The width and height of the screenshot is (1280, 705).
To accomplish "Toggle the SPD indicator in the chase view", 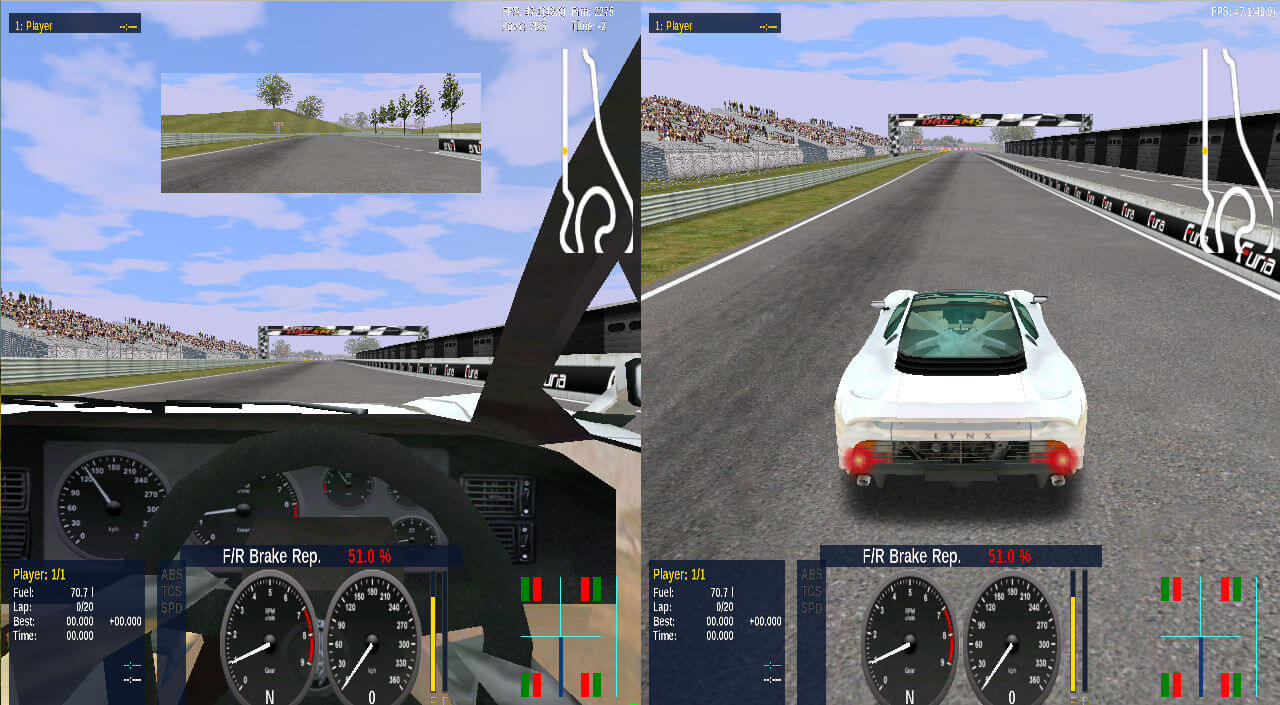I will pos(812,608).
